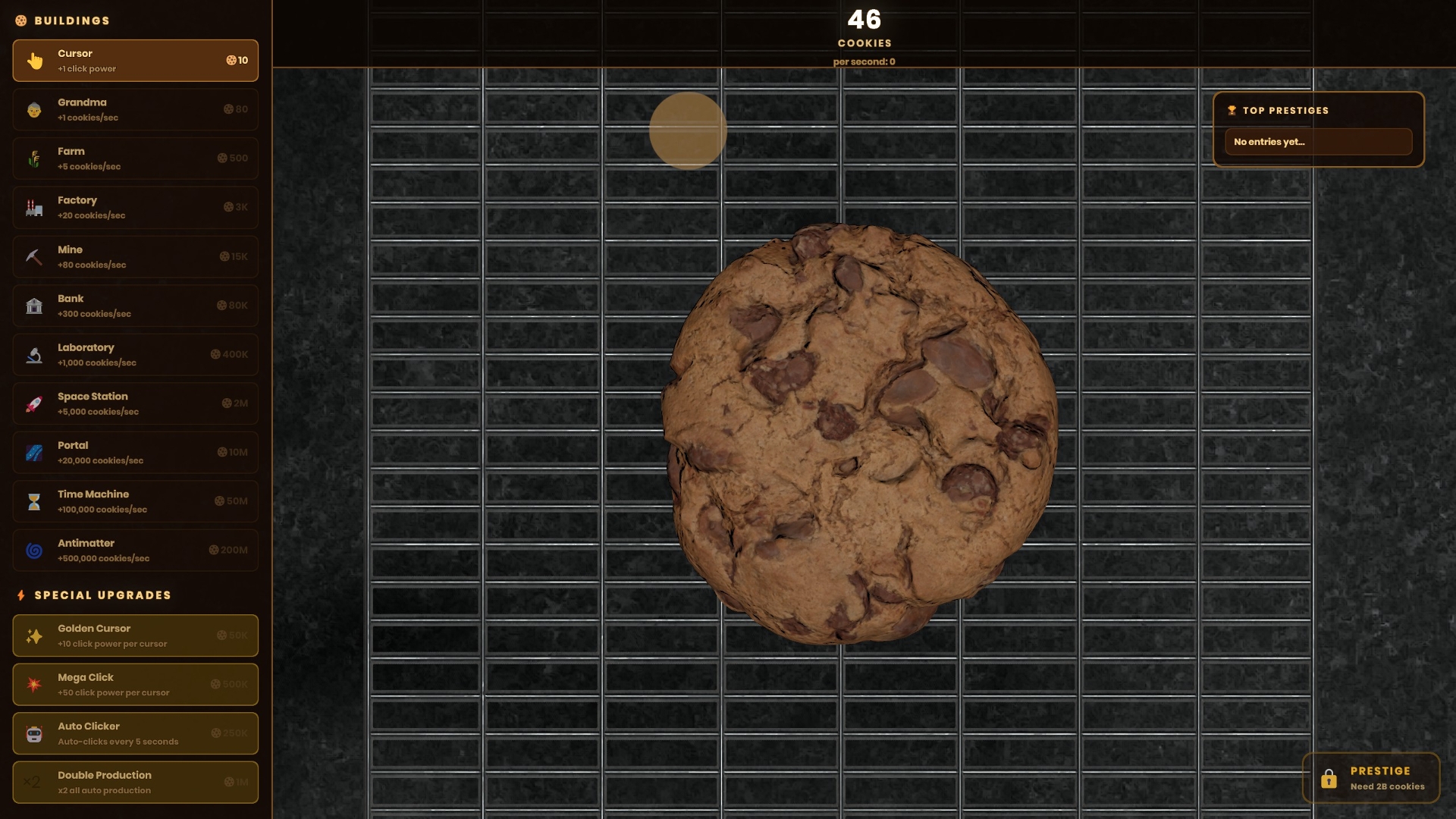1456x819 pixels.
Task: Click the Antimatter building row
Action: point(135,550)
